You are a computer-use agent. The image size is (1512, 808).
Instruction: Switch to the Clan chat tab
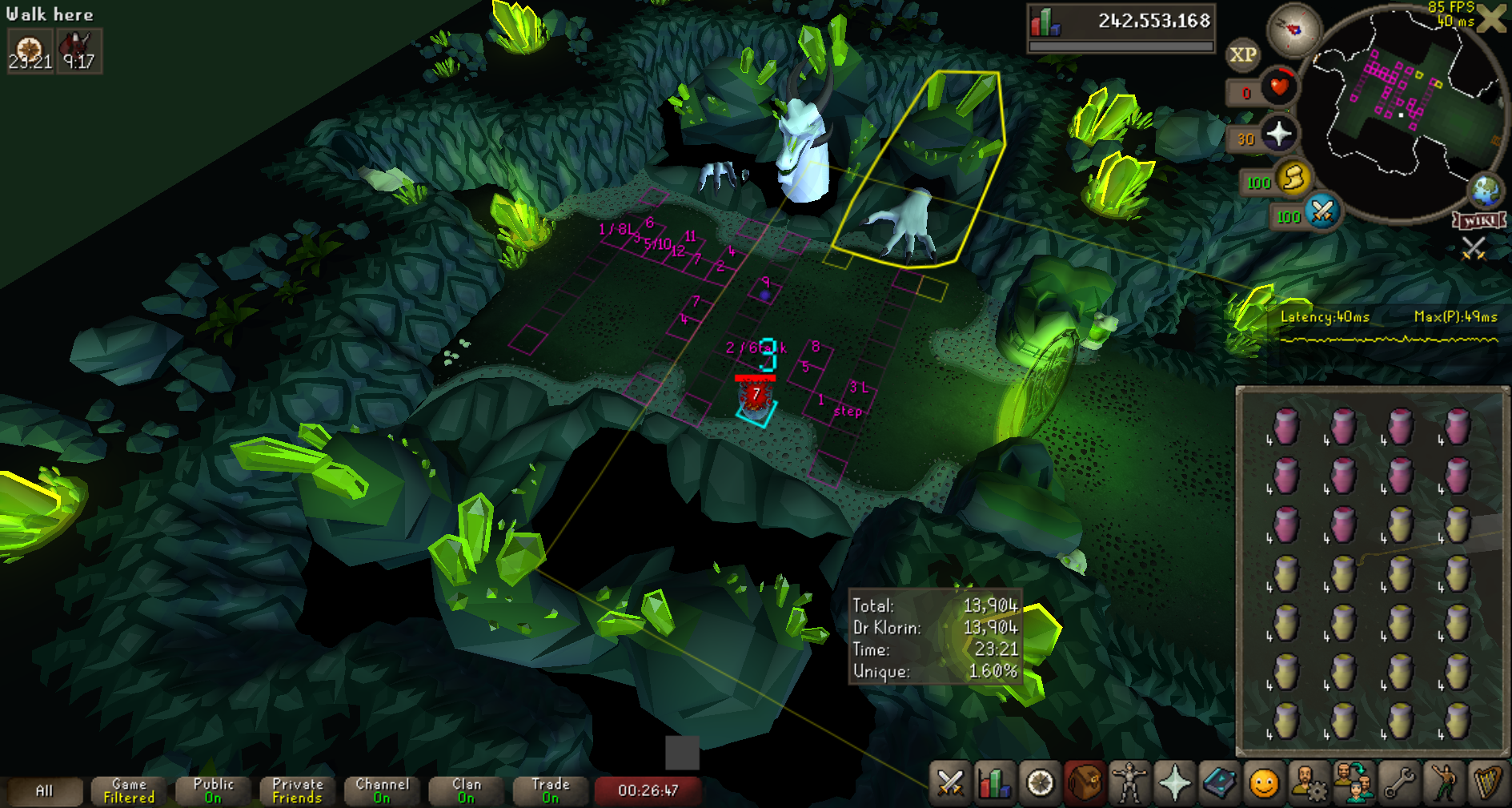click(x=466, y=790)
